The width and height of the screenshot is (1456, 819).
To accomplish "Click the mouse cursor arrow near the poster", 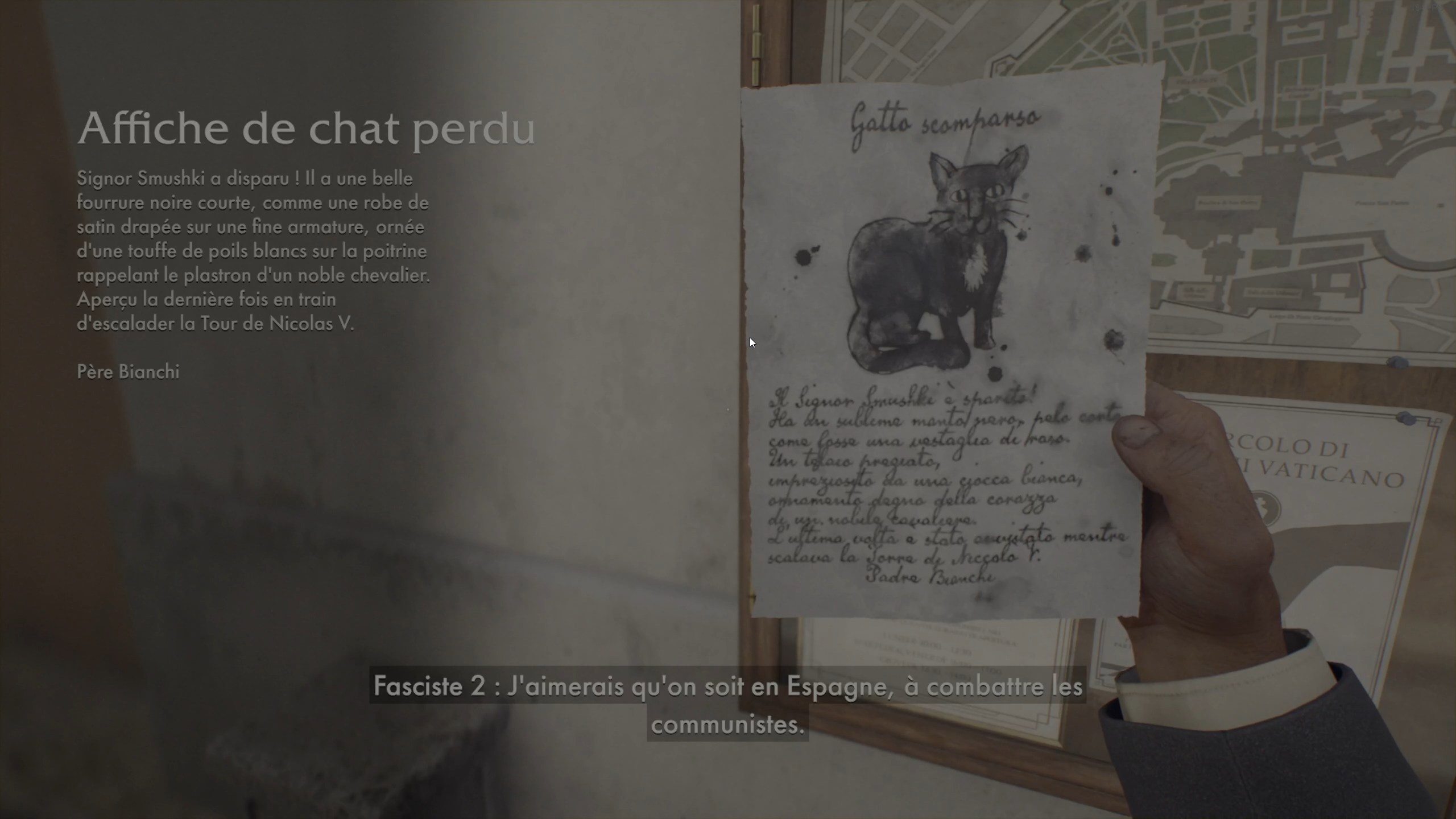I will coord(752,342).
